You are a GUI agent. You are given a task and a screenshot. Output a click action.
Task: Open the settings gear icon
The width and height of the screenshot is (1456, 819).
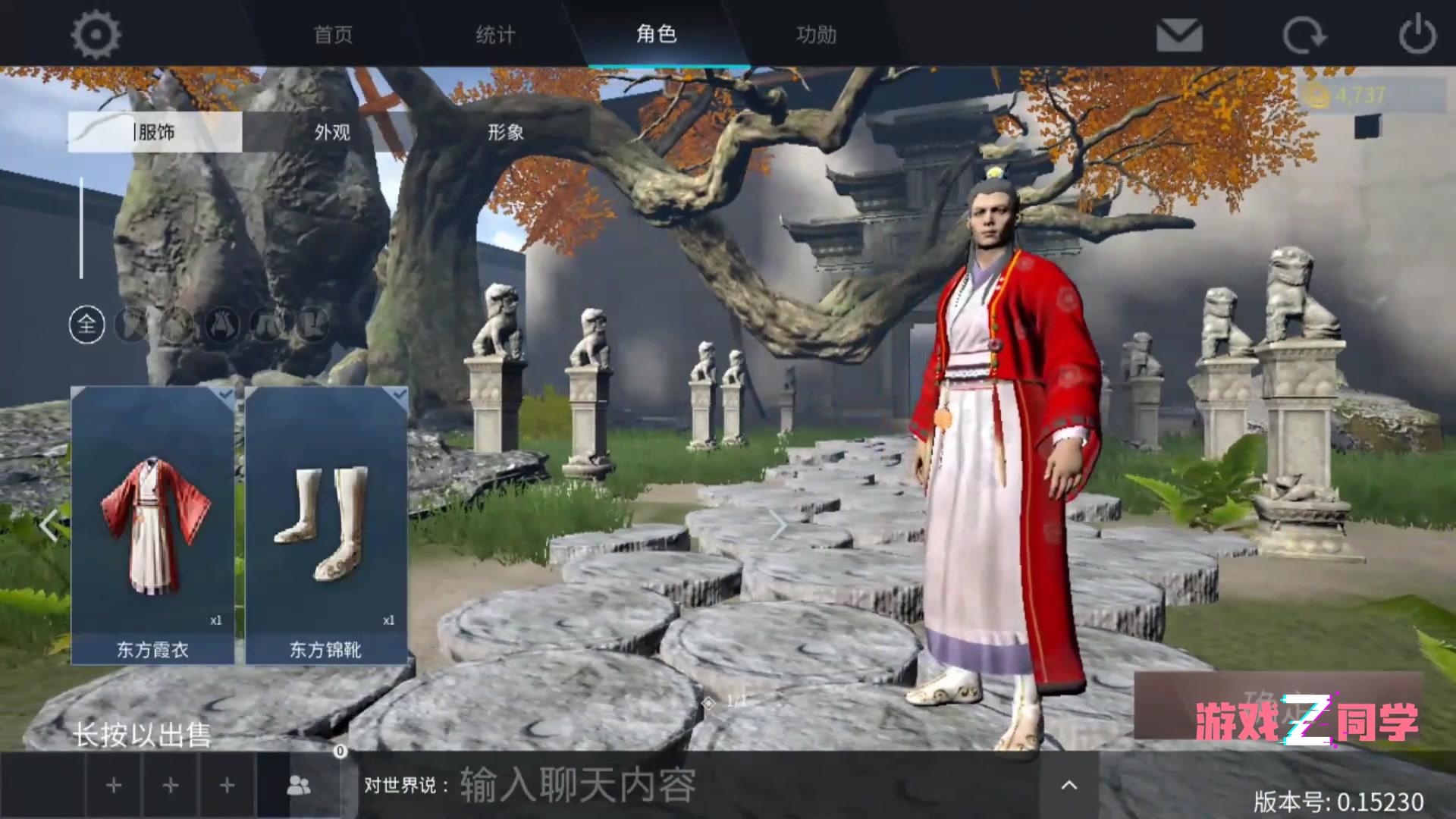coord(96,34)
